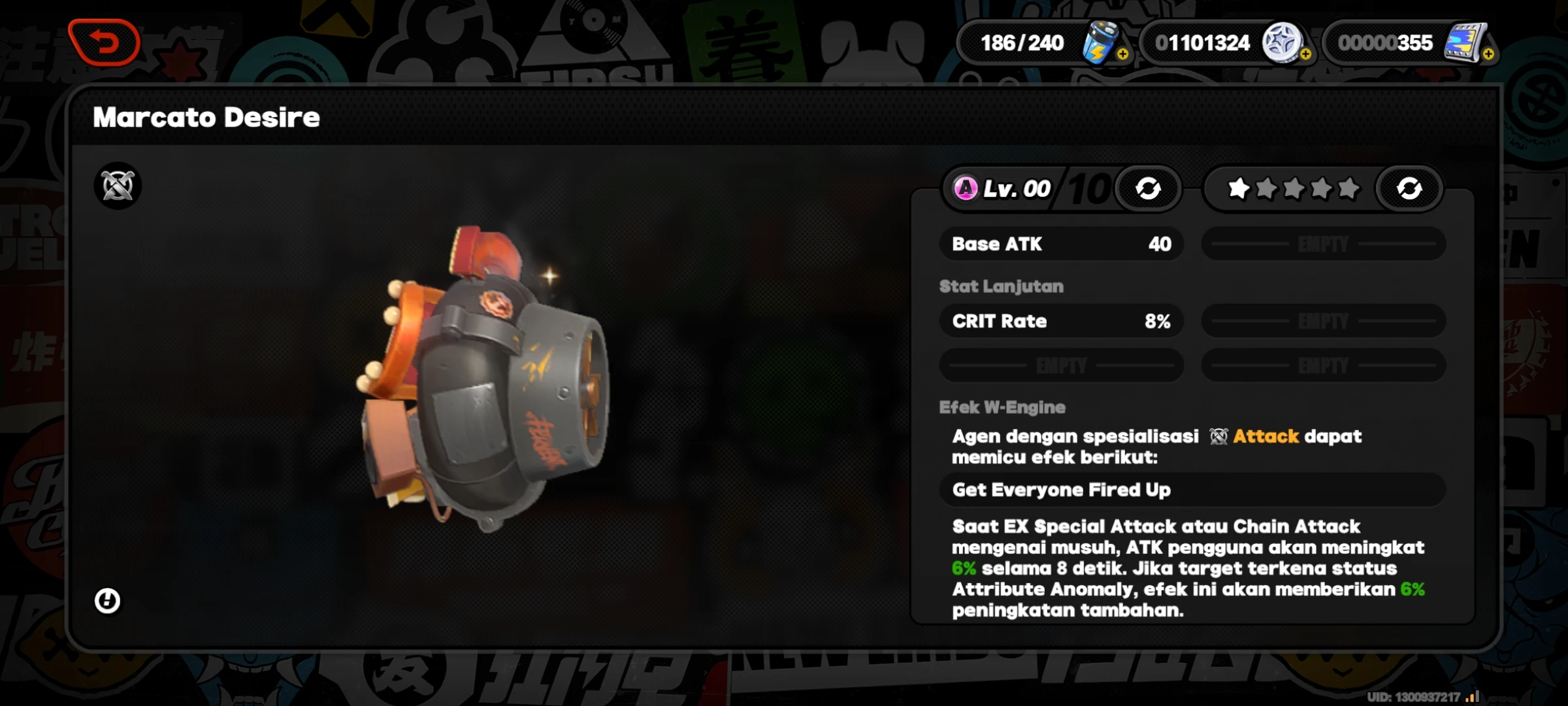Toggle the level display switch beside Lv. 00

(x=1149, y=188)
